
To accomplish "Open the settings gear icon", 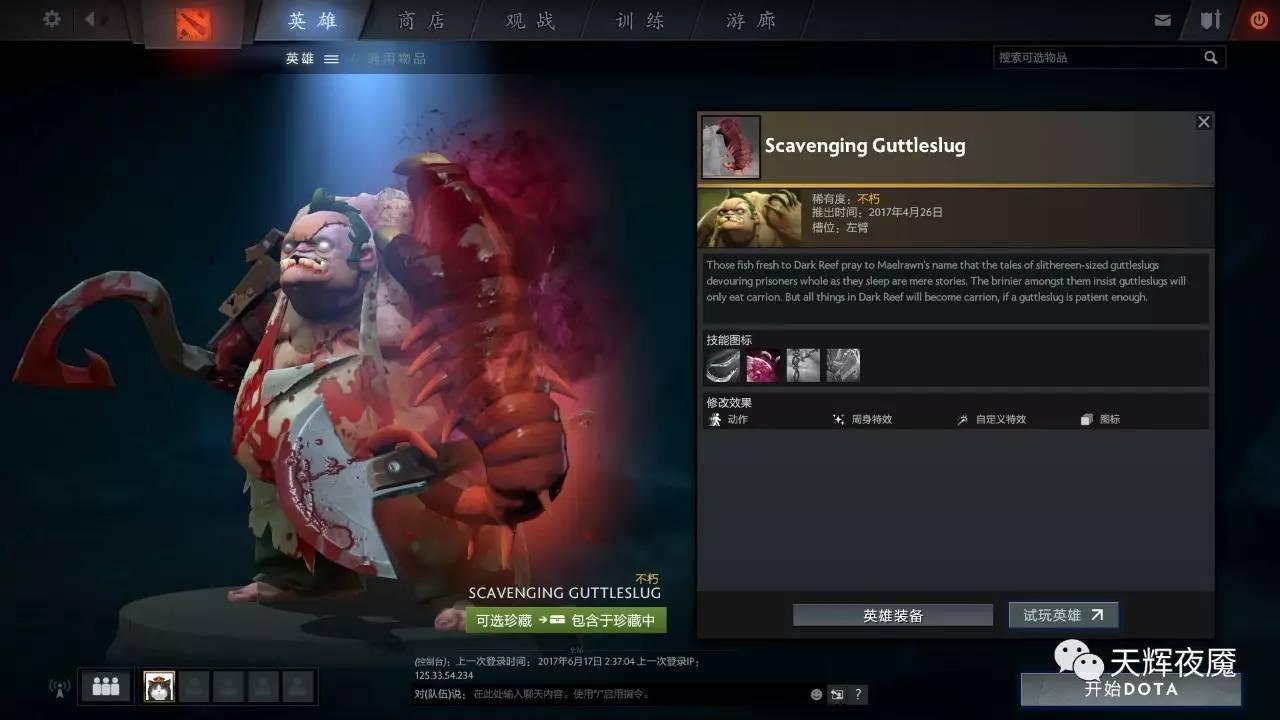I will [x=51, y=19].
